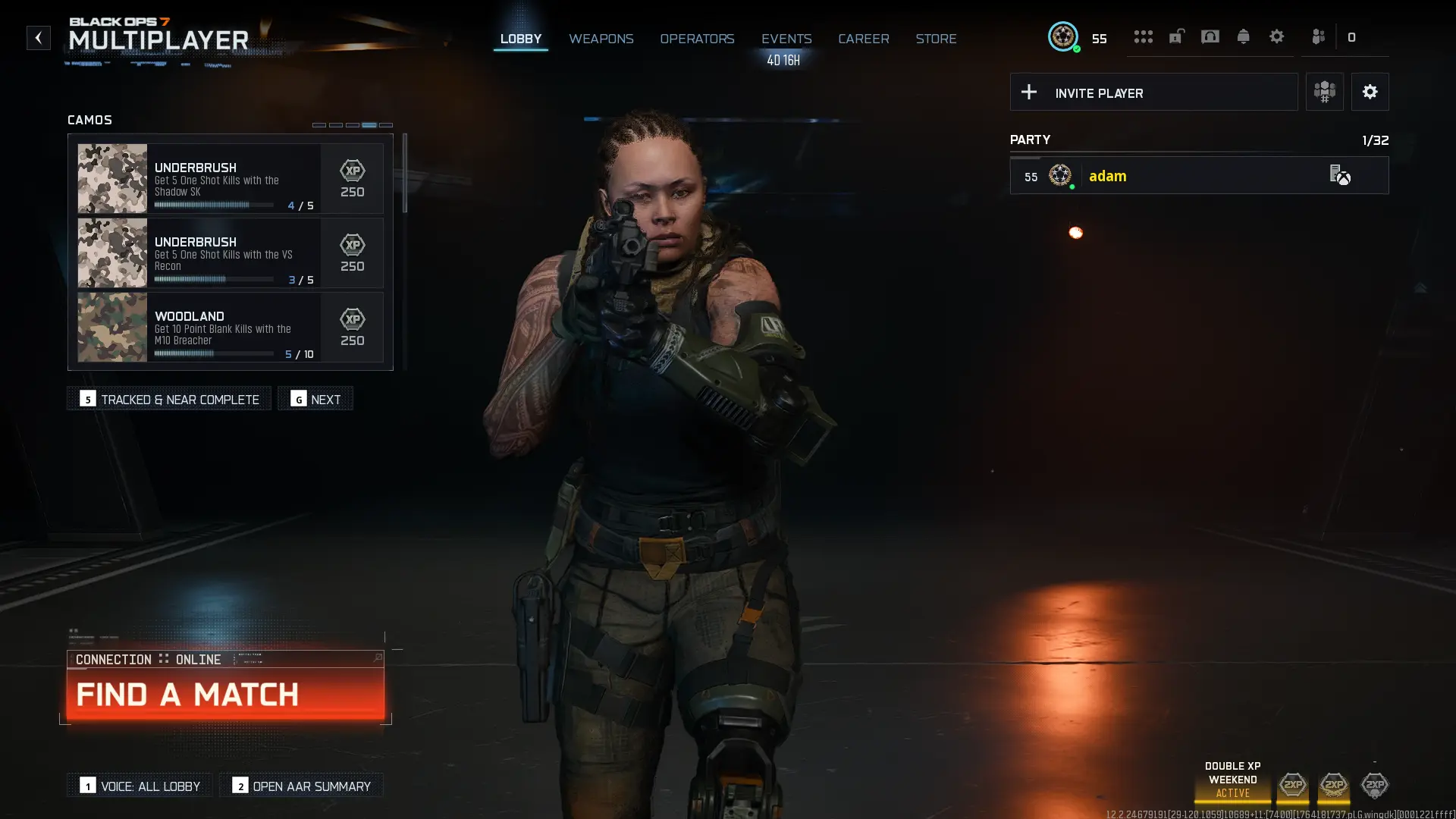This screenshot has height=819, width=1456.
Task: Click the rank emblem showing level 55
Action: [1062, 36]
